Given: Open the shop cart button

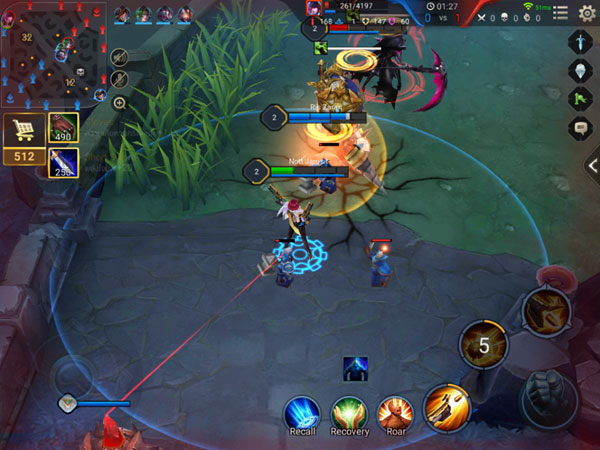Looking at the screenshot, I should (x=21, y=131).
